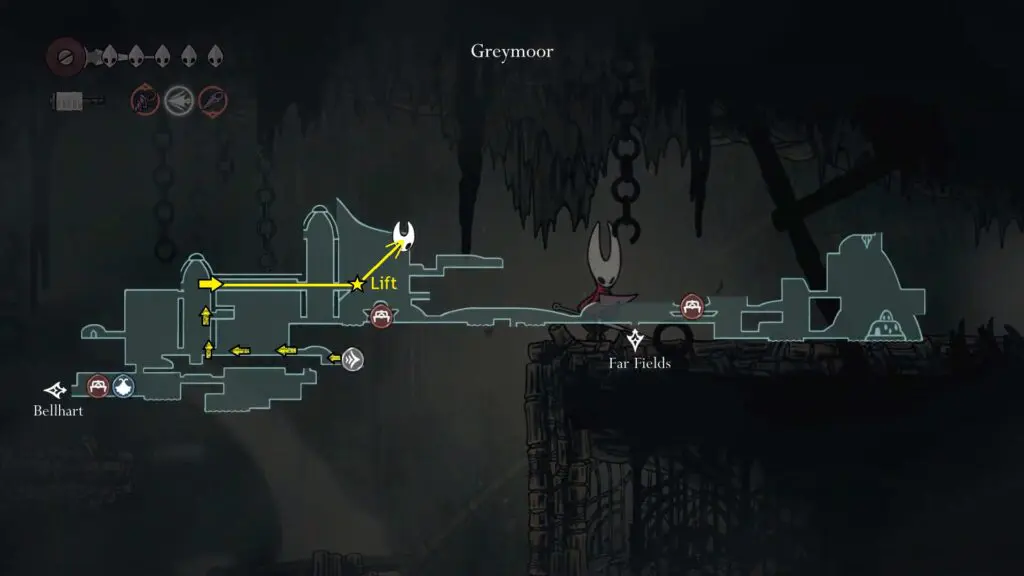Select the red-ringed needle tool icon
1024x576 pixels.
tap(213, 100)
